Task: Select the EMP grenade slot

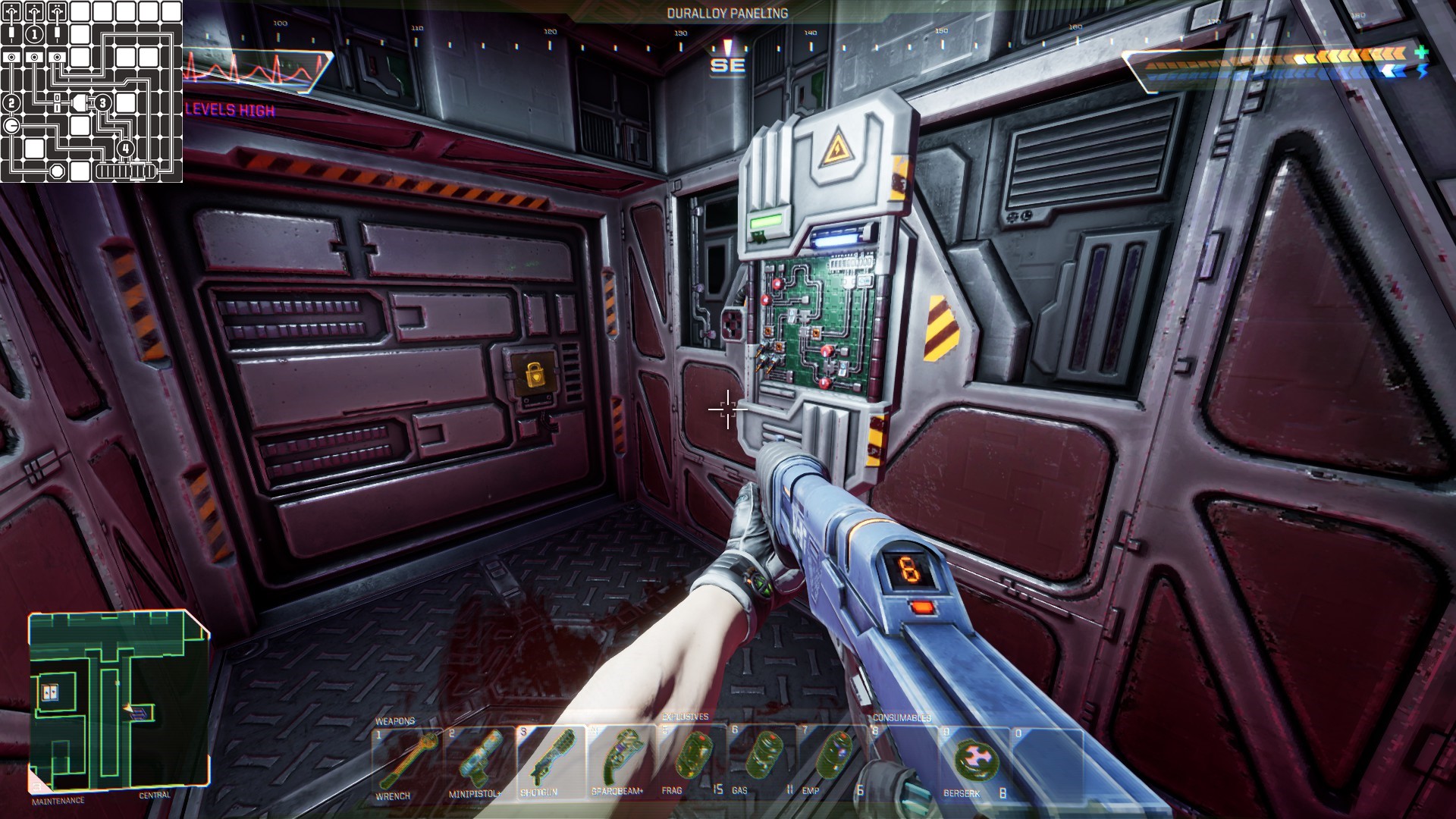Action: (833, 762)
